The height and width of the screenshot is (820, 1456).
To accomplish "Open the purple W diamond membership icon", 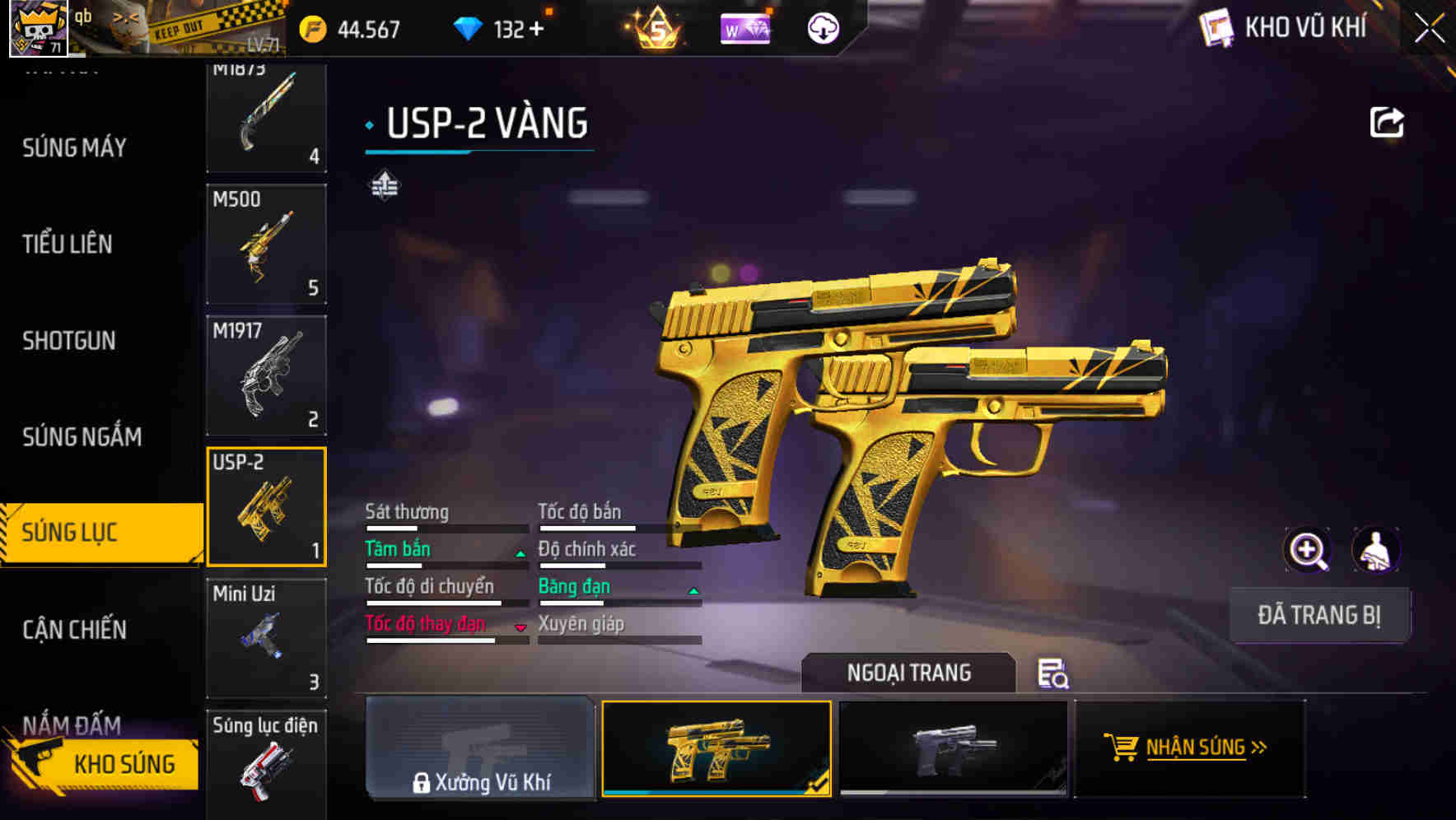I will pos(744,30).
